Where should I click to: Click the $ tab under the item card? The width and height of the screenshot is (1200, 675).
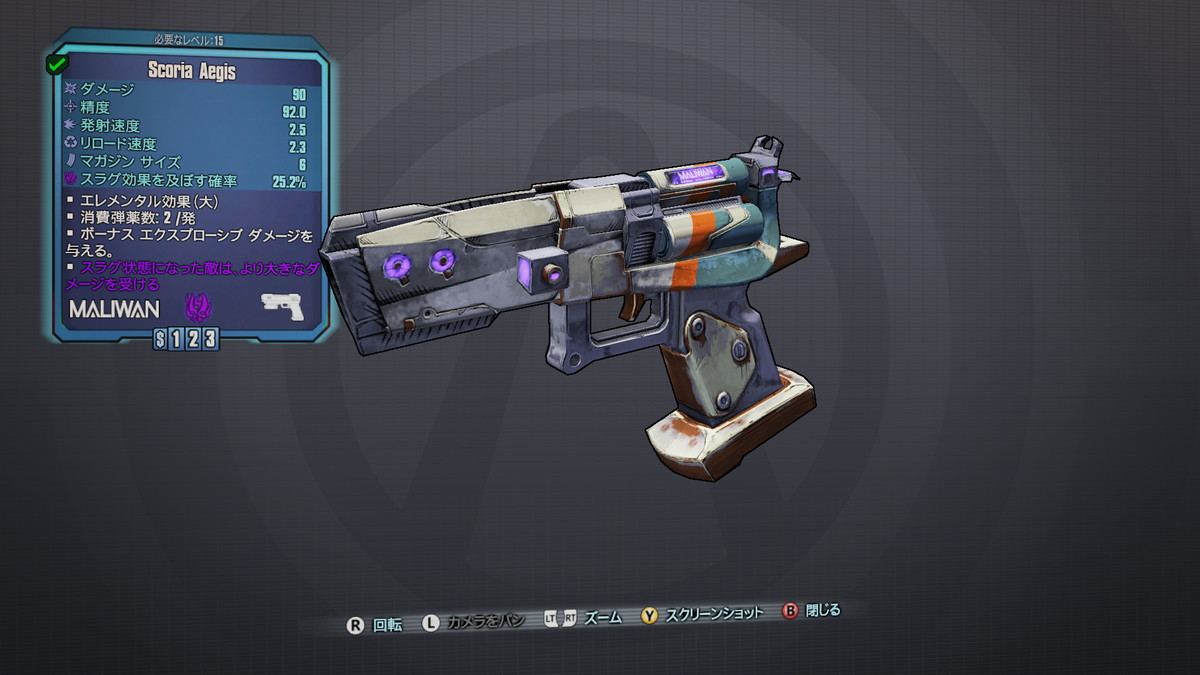point(161,339)
